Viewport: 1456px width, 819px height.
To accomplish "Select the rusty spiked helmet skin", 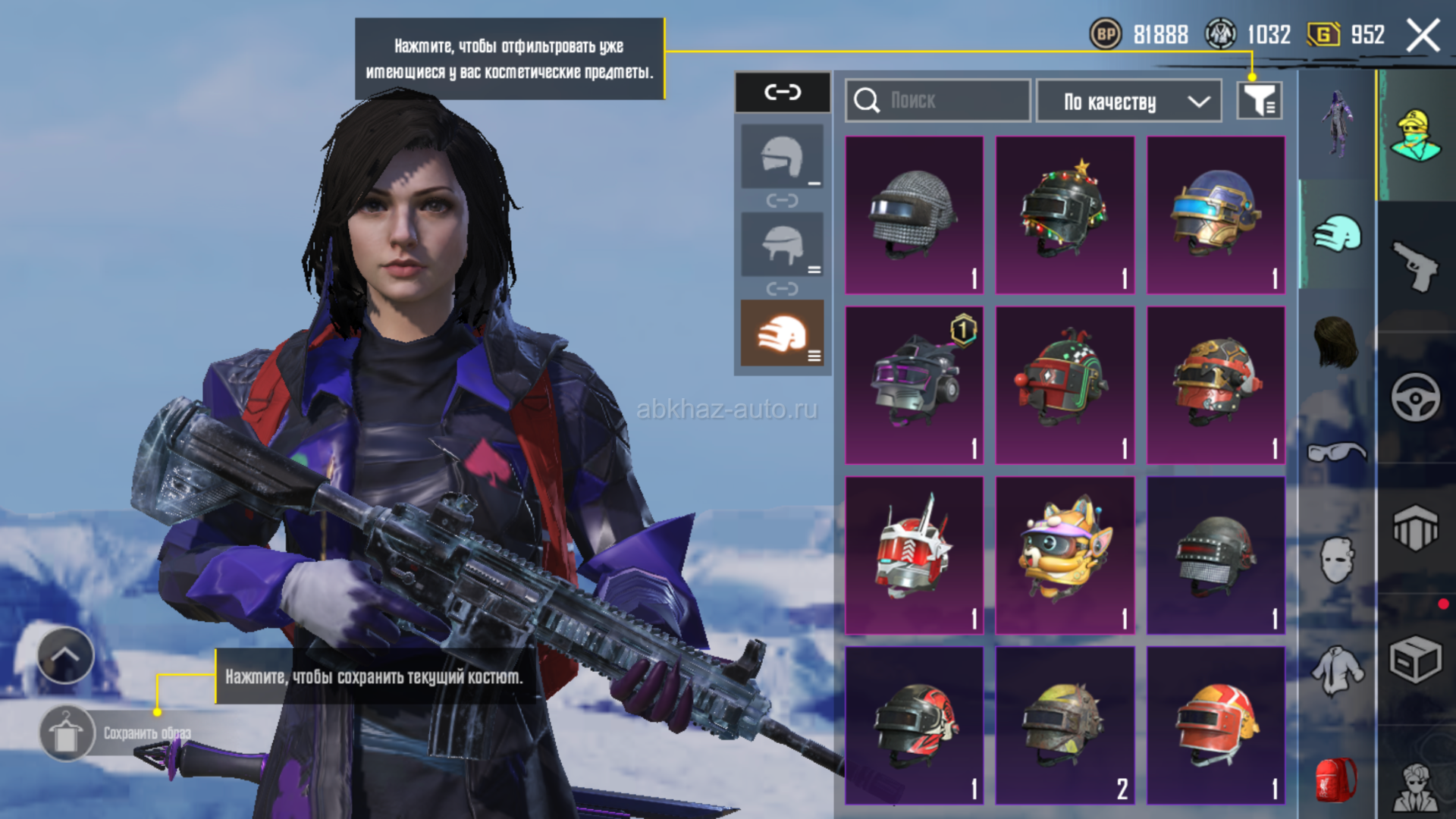I will point(1065,726).
